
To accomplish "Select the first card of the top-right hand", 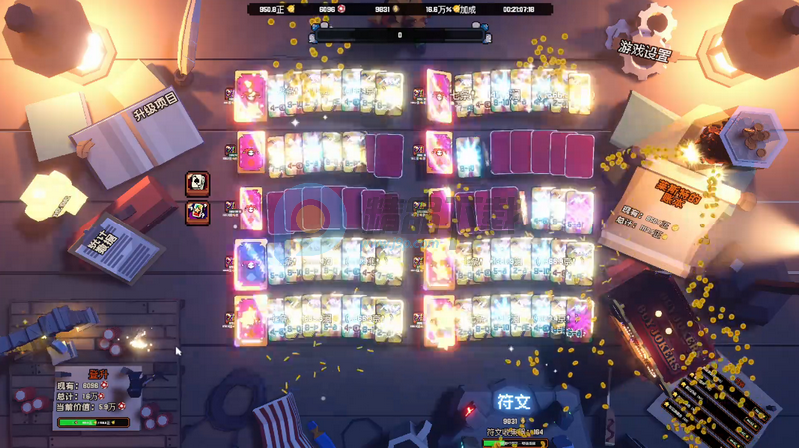I will click(438, 95).
